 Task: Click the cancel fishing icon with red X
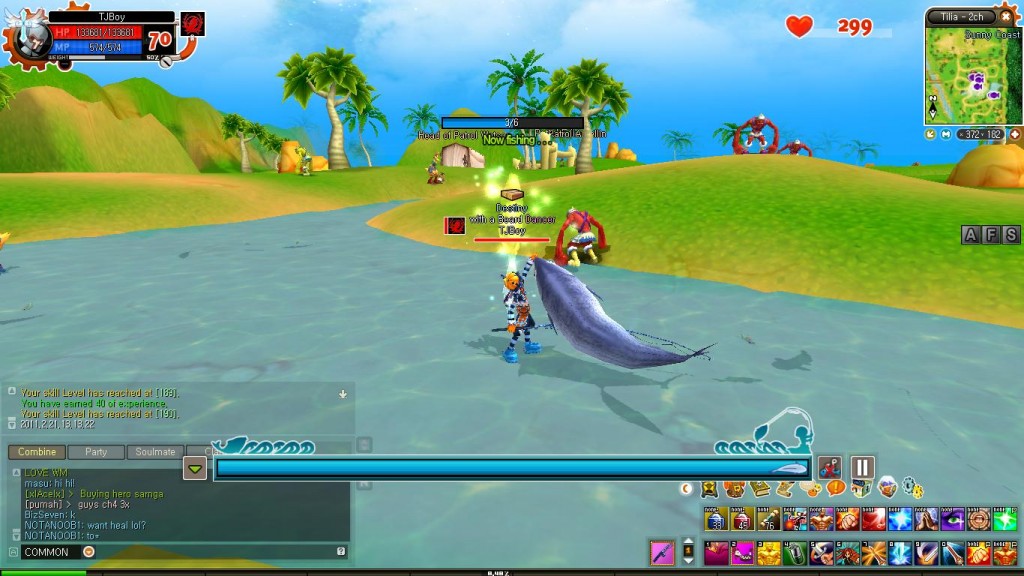point(829,467)
